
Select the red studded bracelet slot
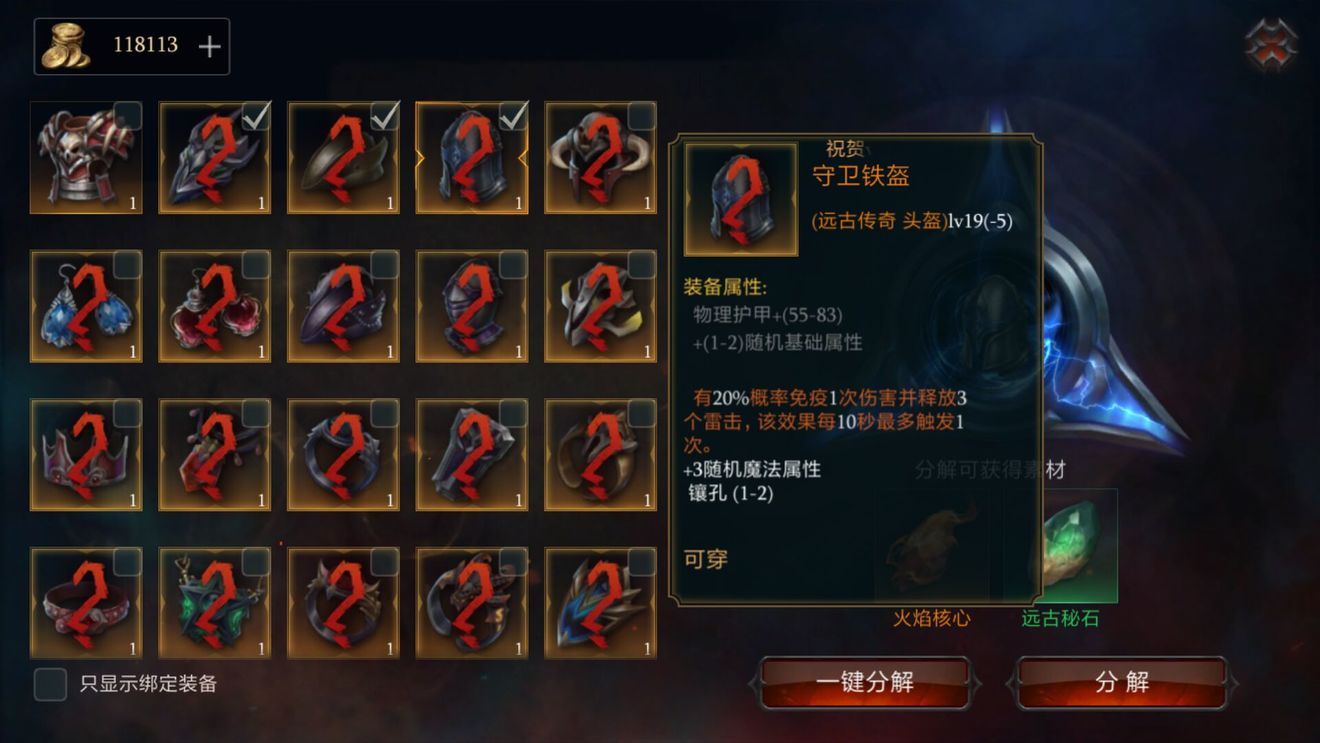86,603
